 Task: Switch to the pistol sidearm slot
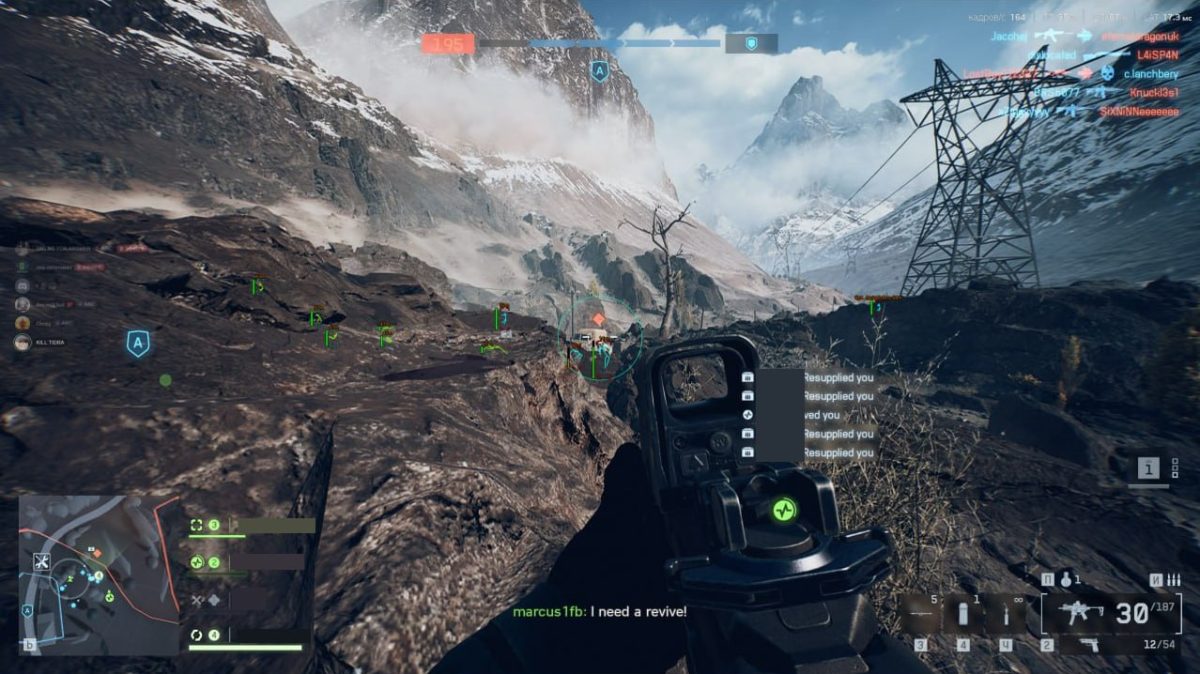click(x=1089, y=645)
